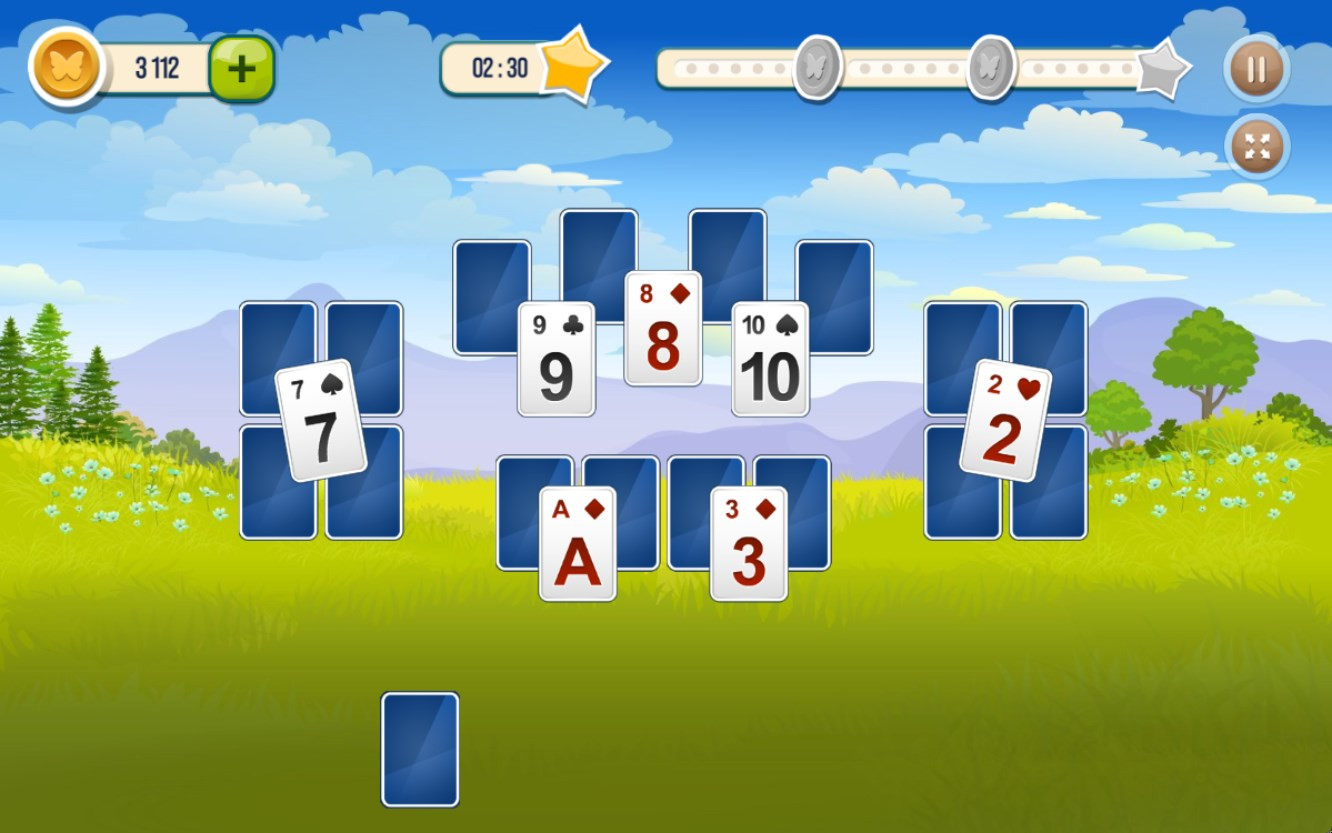Draw a card from the stock pile
The image size is (1332, 833).
click(420, 749)
